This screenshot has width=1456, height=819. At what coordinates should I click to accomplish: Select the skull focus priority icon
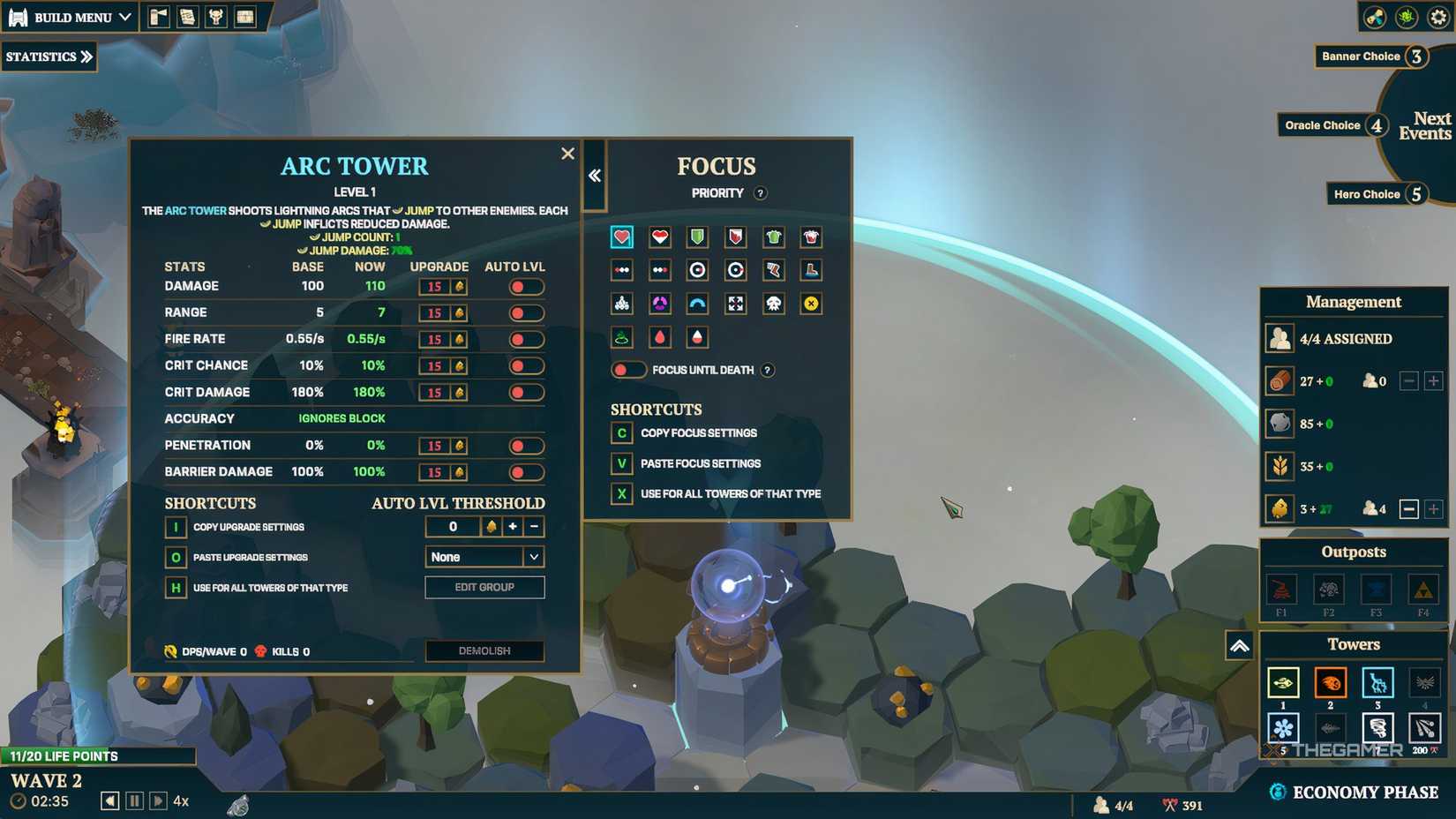[773, 304]
